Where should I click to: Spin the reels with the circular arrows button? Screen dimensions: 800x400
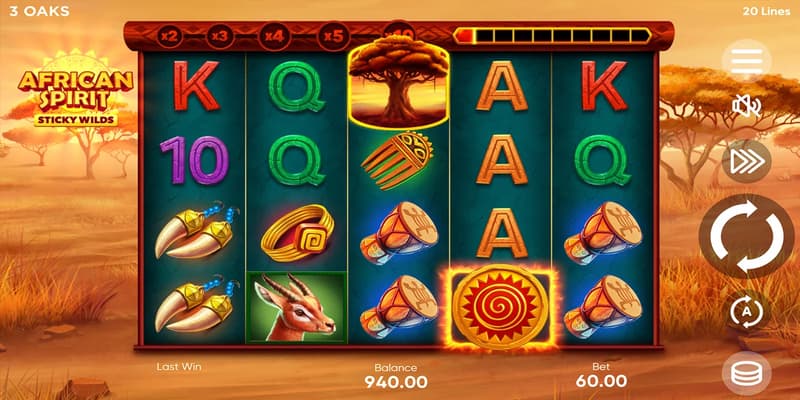pos(747,237)
